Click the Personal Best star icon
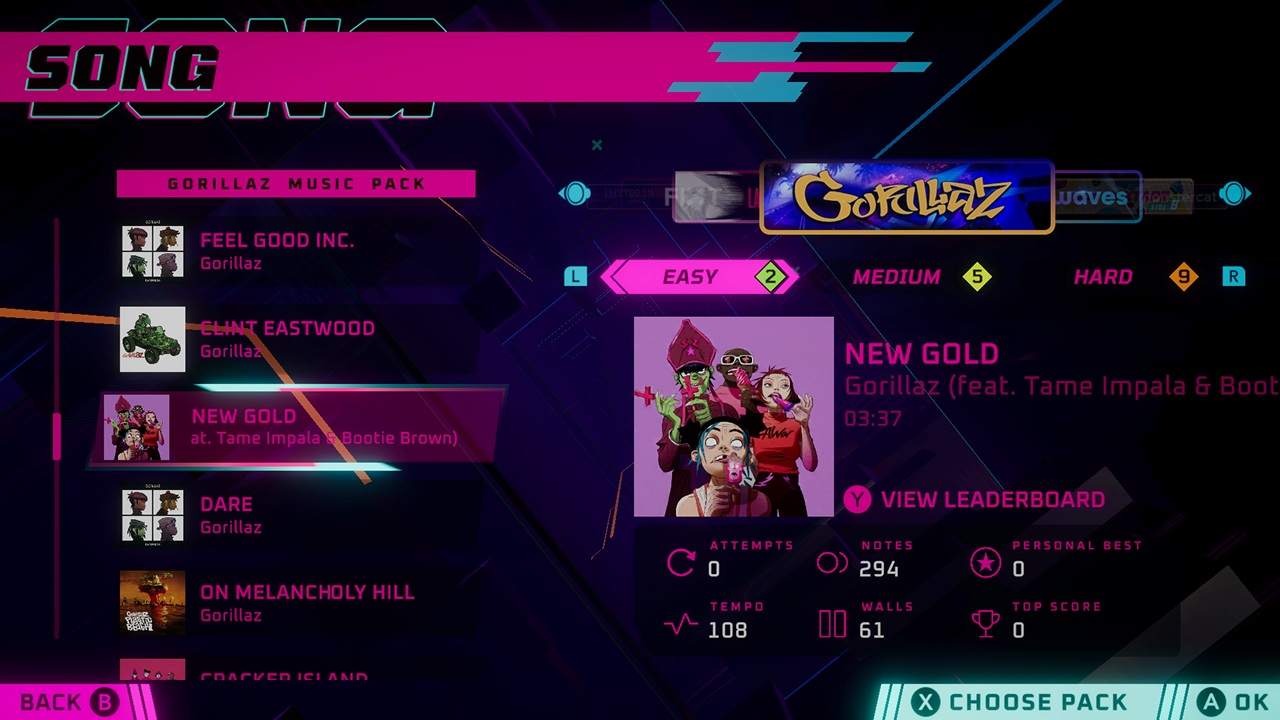The image size is (1280, 720). (x=986, y=564)
